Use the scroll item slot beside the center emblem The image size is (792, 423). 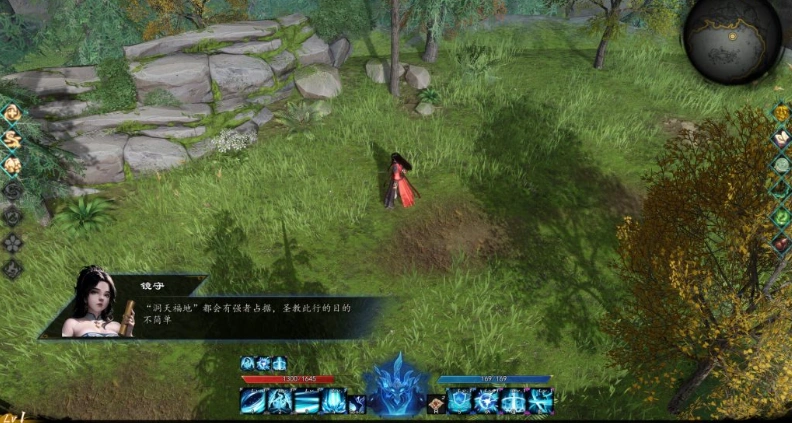coord(437,402)
